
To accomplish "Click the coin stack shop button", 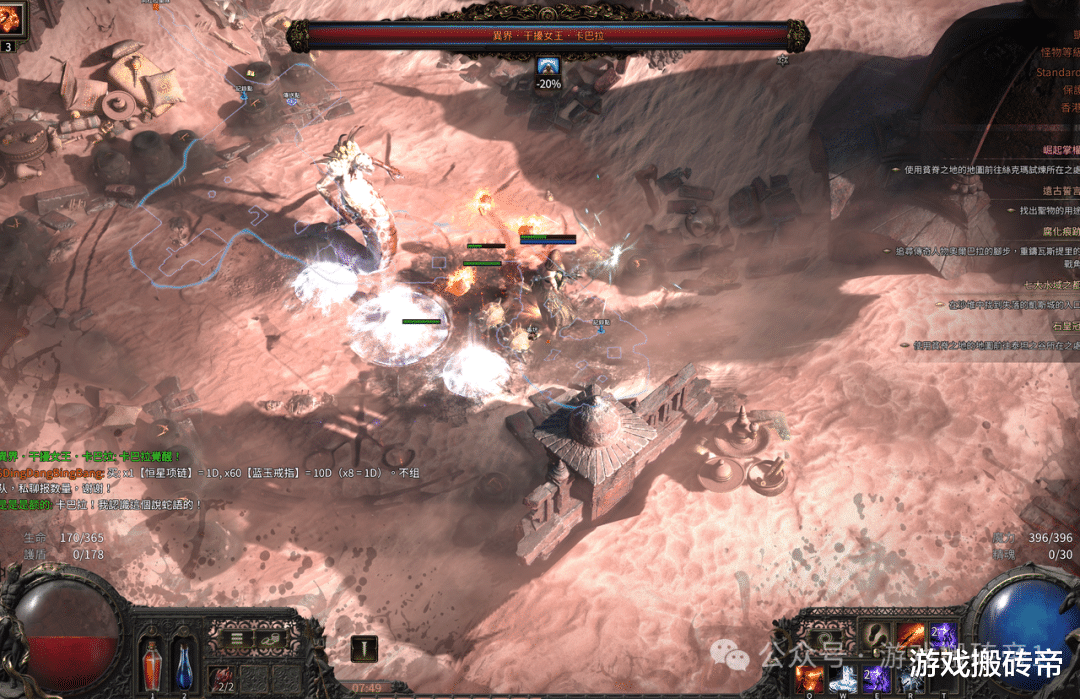I will tap(270, 637).
